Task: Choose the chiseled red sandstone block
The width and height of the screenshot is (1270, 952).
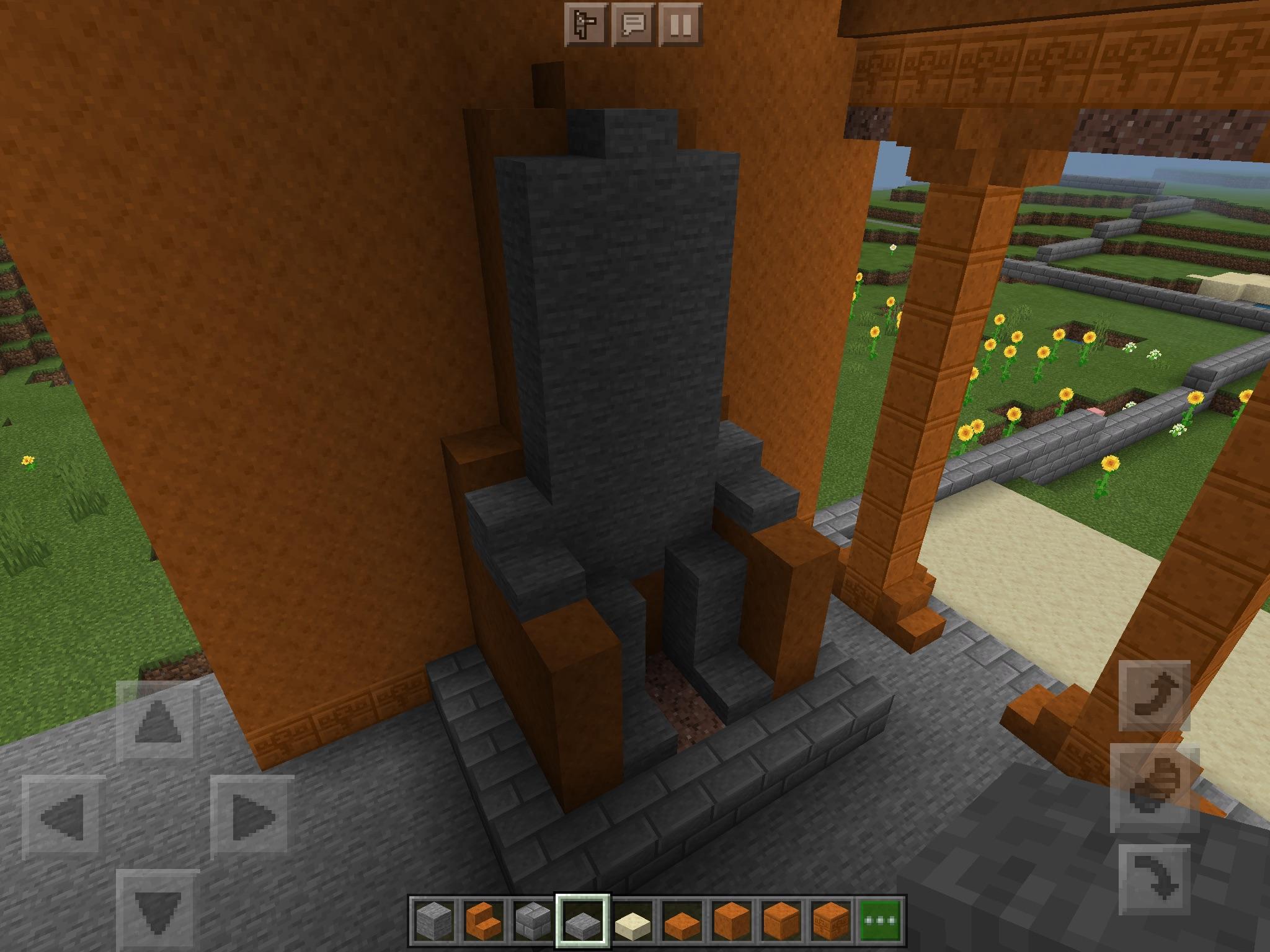Action: [x=833, y=922]
